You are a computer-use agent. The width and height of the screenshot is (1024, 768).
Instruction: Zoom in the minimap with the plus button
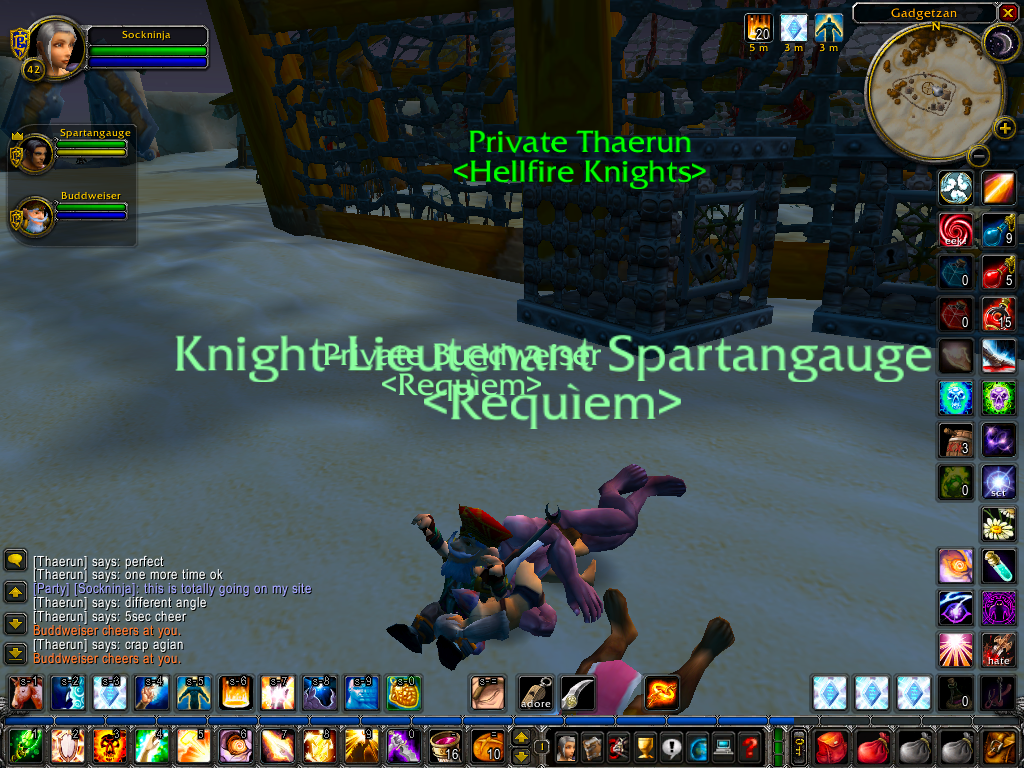(1004, 128)
